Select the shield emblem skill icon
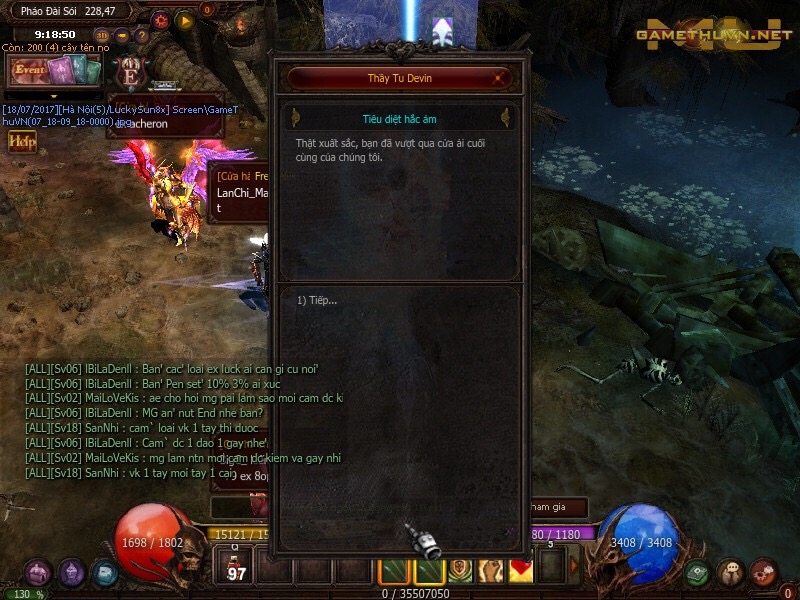Viewport: 800px width, 600px height. pyautogui.click(x=460, y=570)
